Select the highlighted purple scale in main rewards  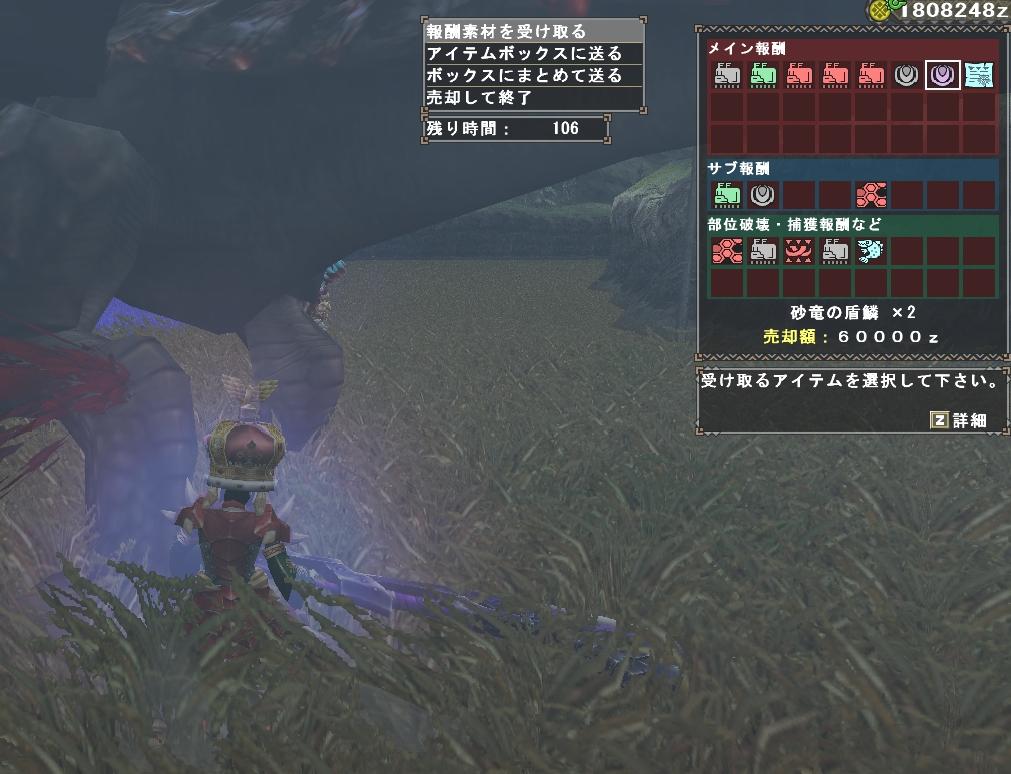pos(943,75)
